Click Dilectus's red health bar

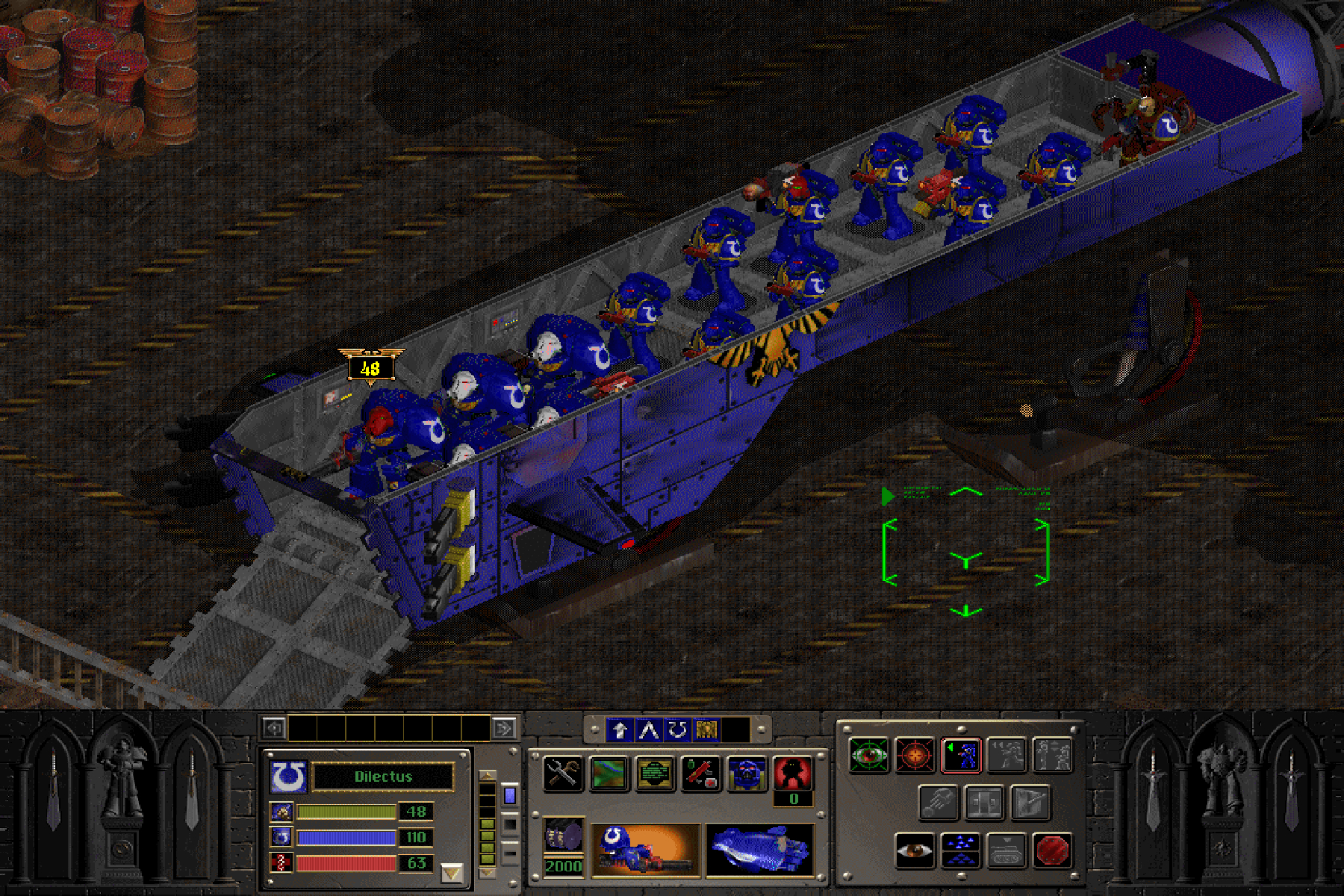click(346, 863)
